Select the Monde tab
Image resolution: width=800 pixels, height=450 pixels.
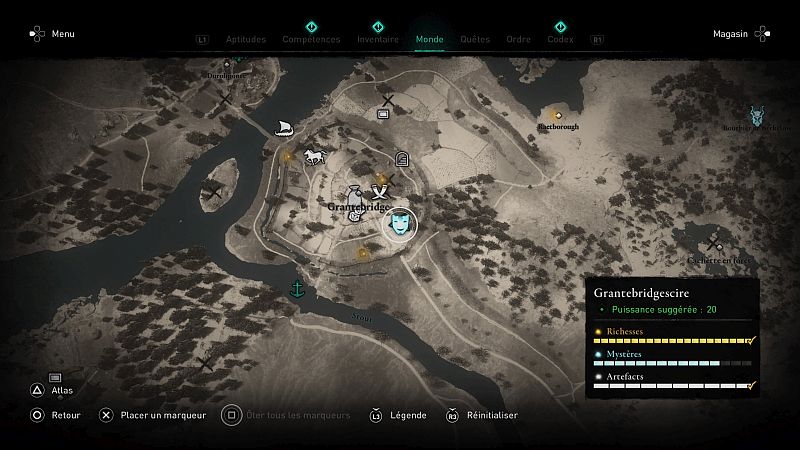[430, 40]
